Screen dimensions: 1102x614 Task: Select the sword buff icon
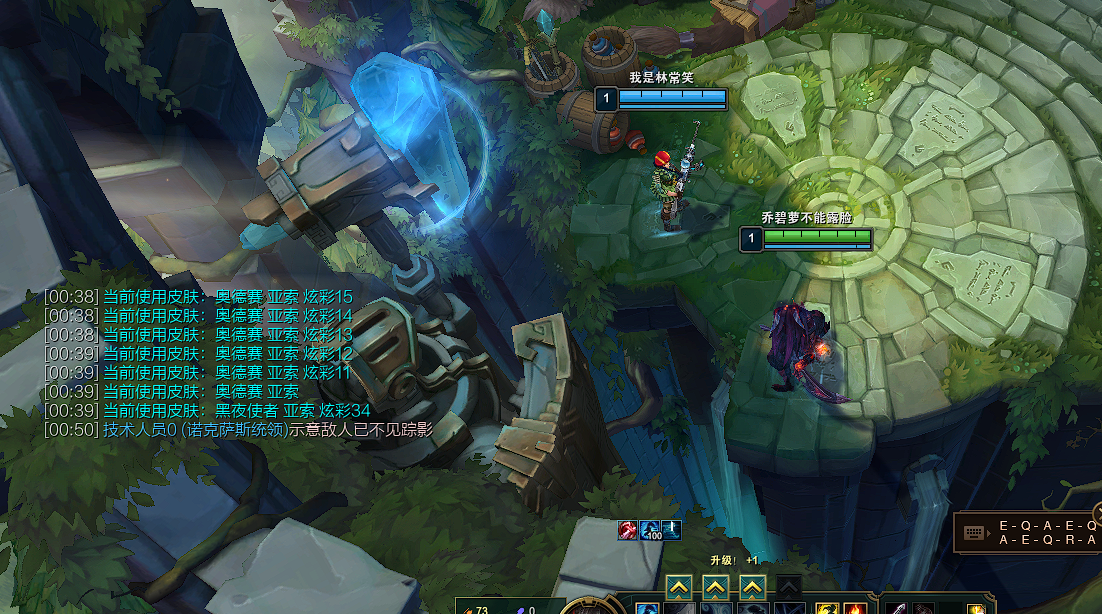(671, 530)
